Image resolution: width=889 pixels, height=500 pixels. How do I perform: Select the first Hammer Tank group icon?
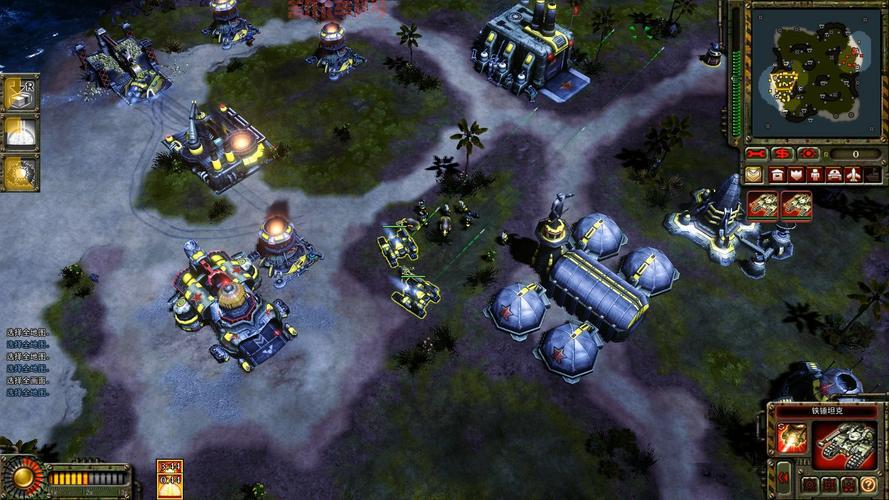(x=763, y=205)
